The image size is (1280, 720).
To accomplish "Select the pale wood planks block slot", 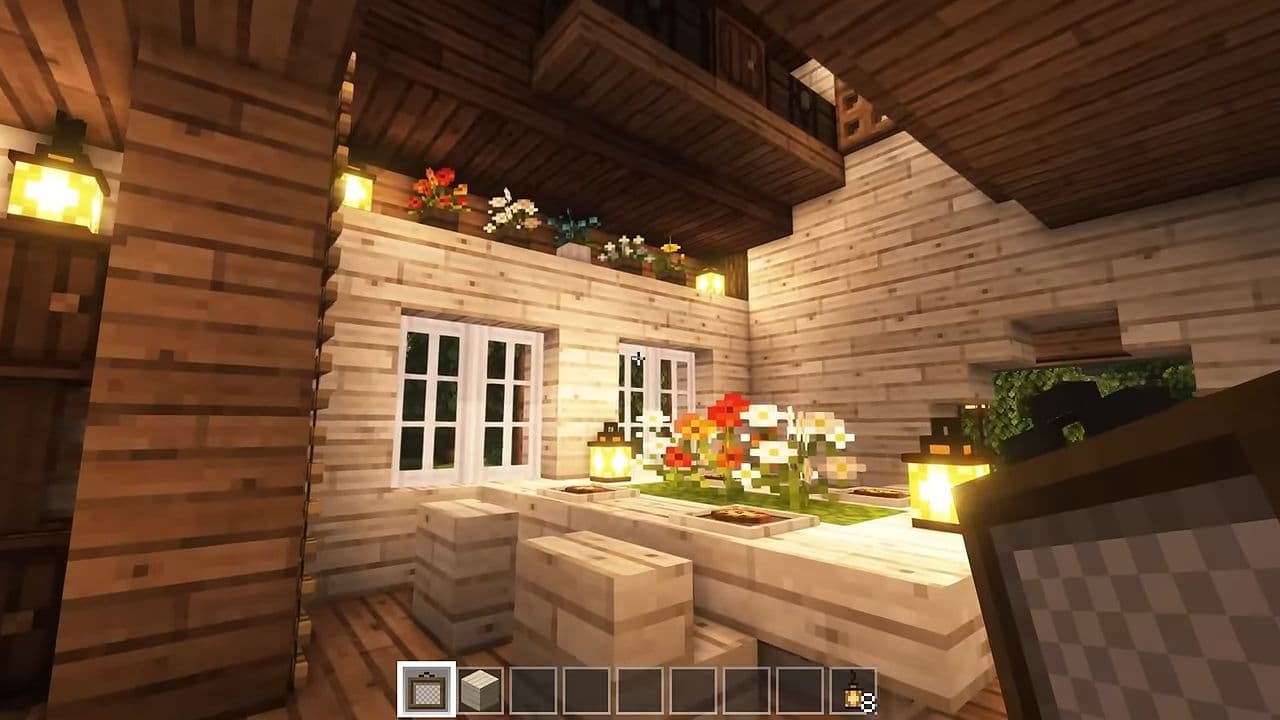I will (x=479, y=690).
